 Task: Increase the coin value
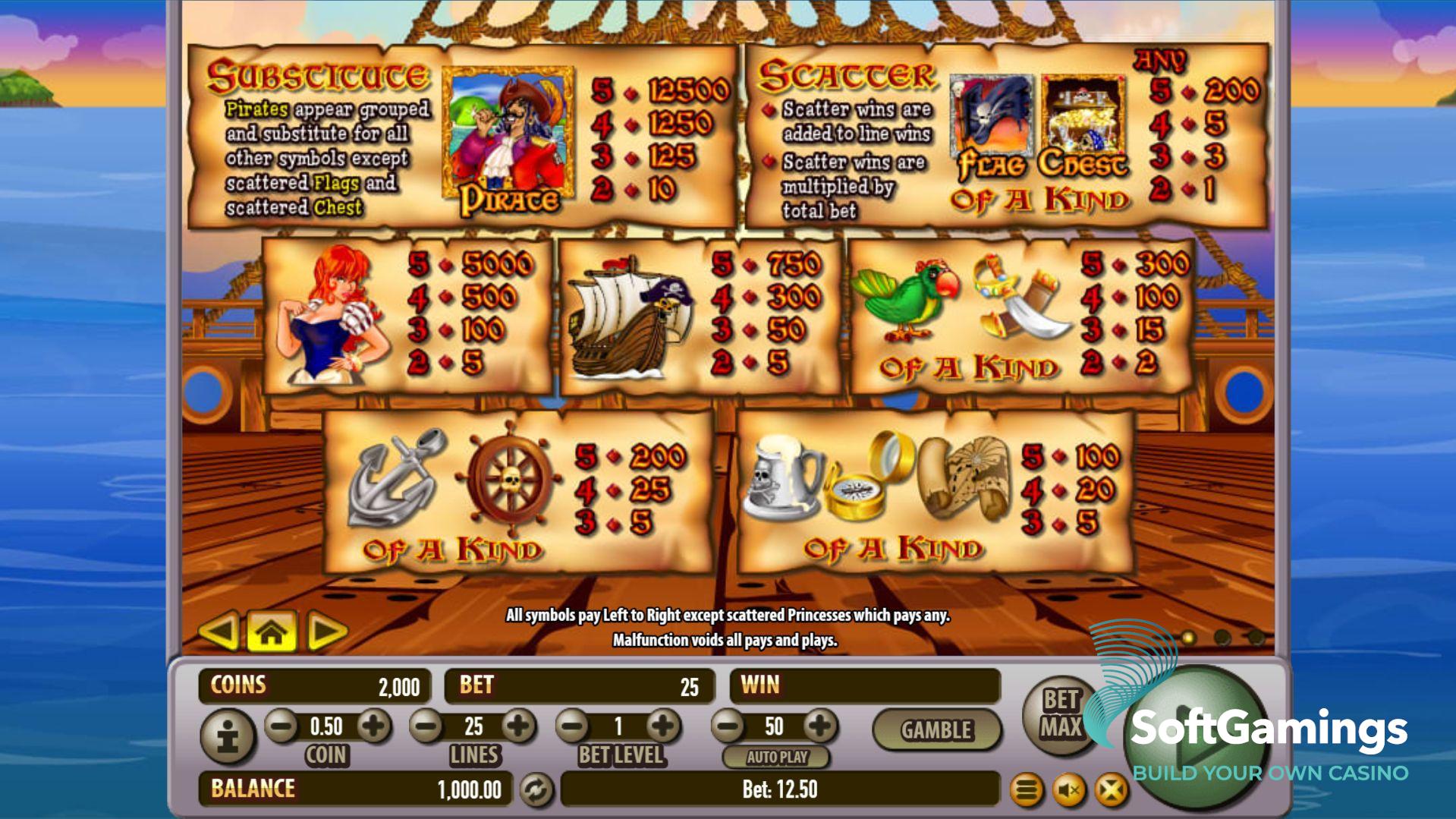tap(373, 727)
